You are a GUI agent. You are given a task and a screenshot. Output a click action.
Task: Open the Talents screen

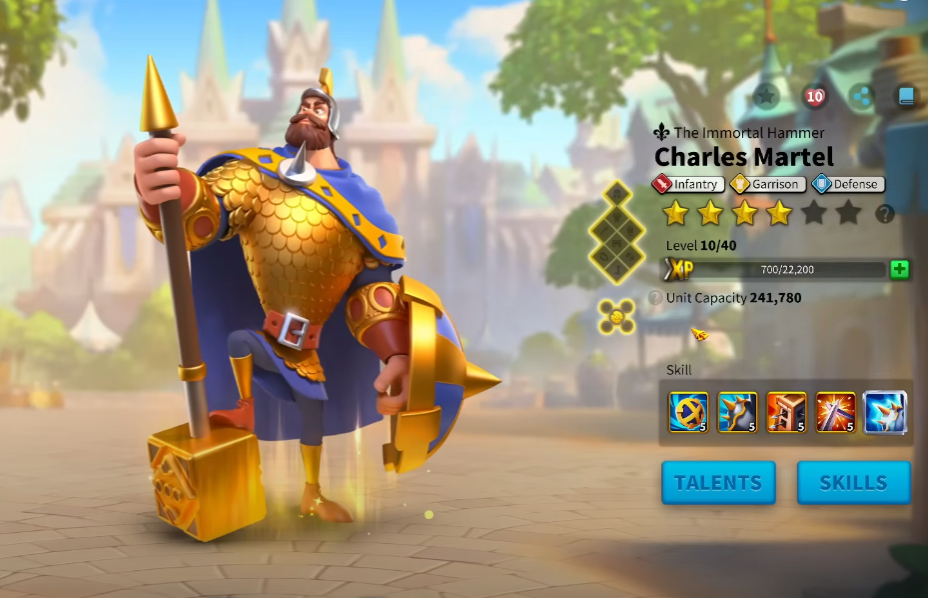click(x=718, y=483)
